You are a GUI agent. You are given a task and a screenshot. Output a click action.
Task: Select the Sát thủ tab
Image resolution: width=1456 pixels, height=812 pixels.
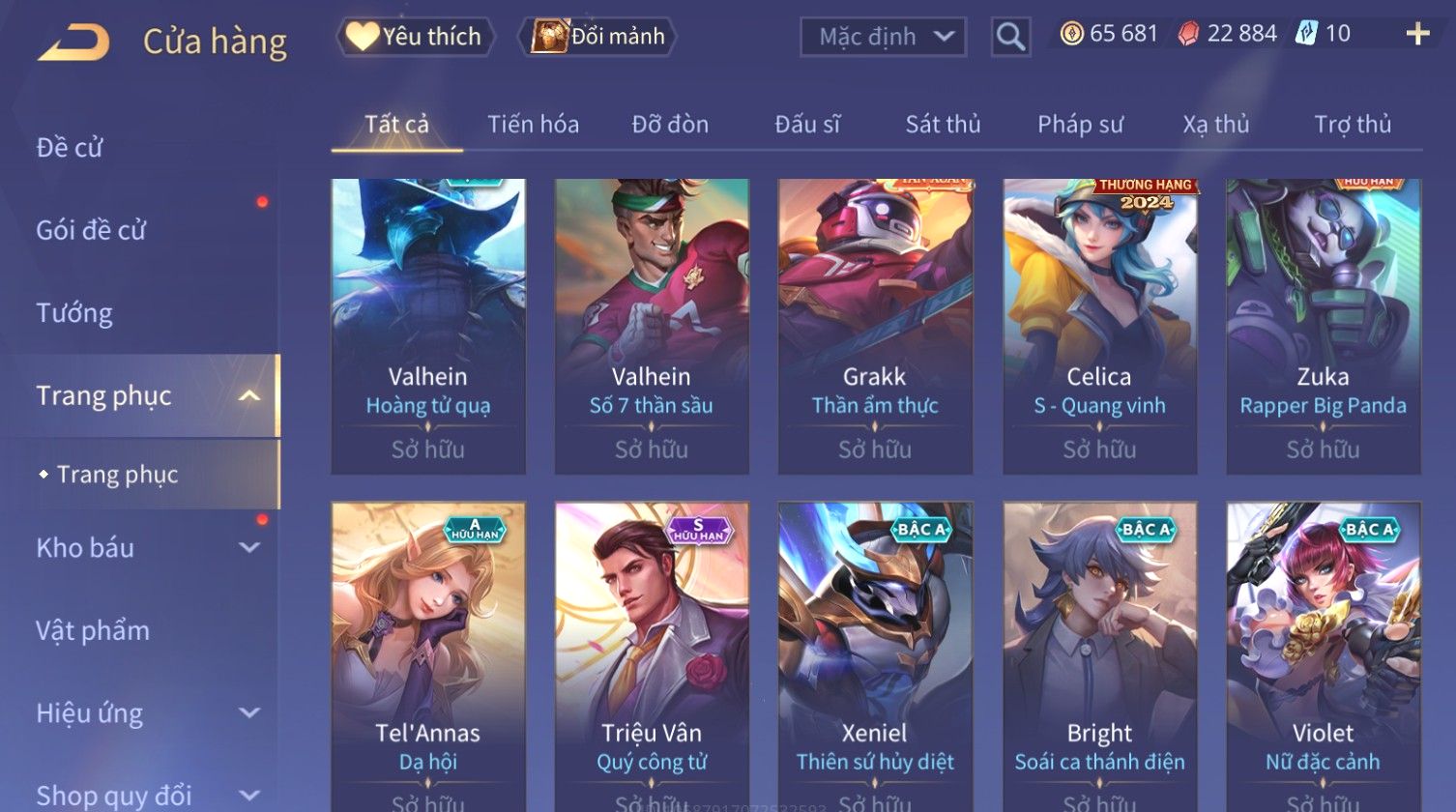point(943,124)
